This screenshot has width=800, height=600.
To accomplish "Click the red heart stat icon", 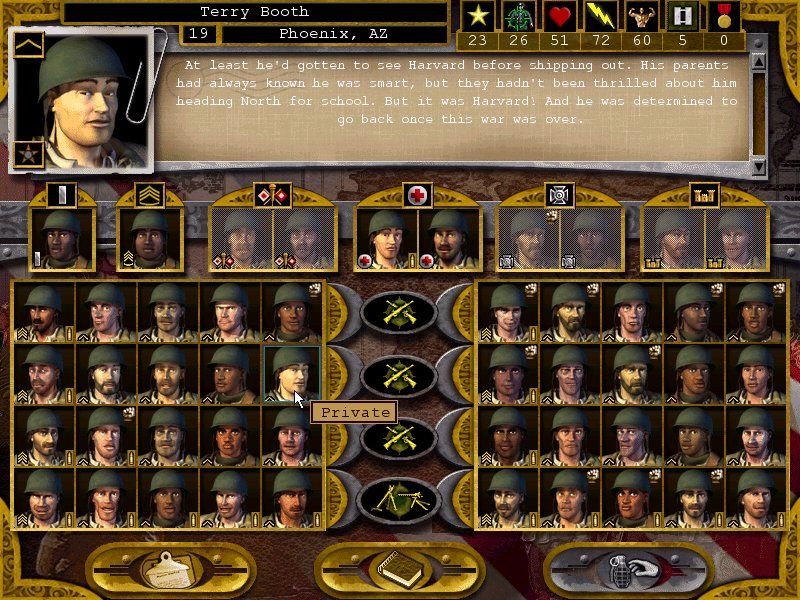I will coord(560,16).
